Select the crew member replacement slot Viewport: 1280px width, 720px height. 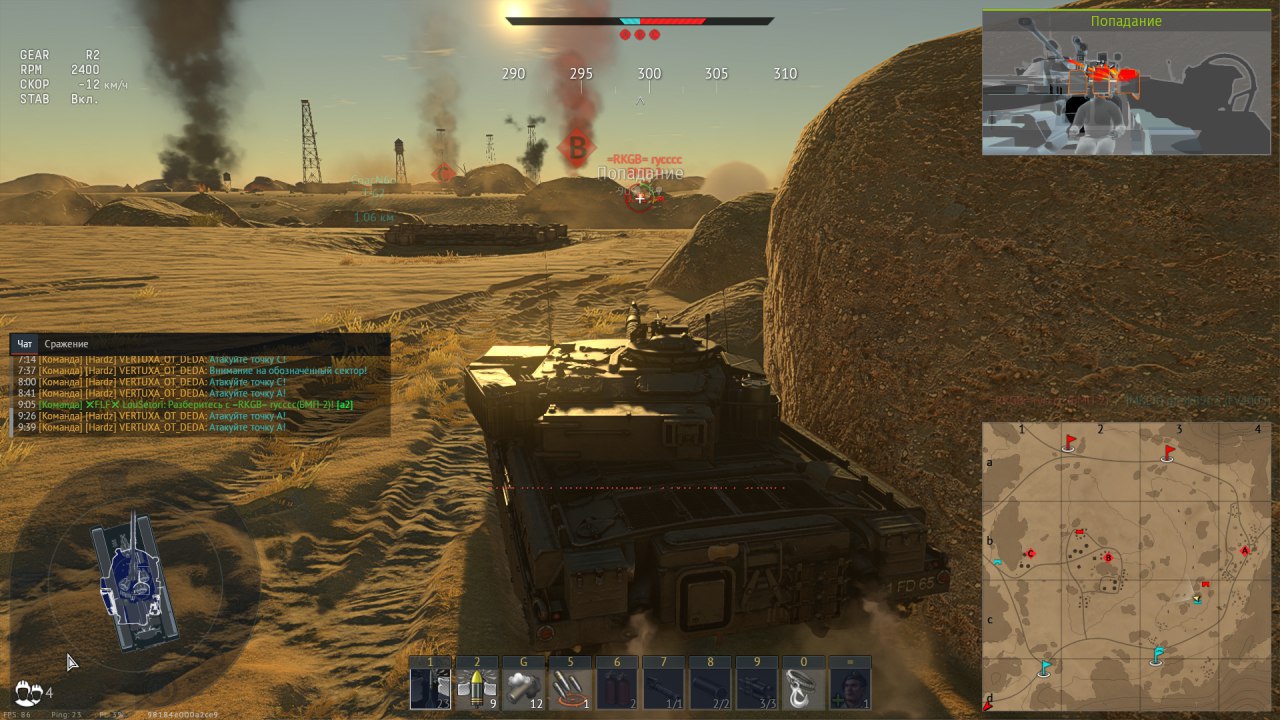point(850,688)
